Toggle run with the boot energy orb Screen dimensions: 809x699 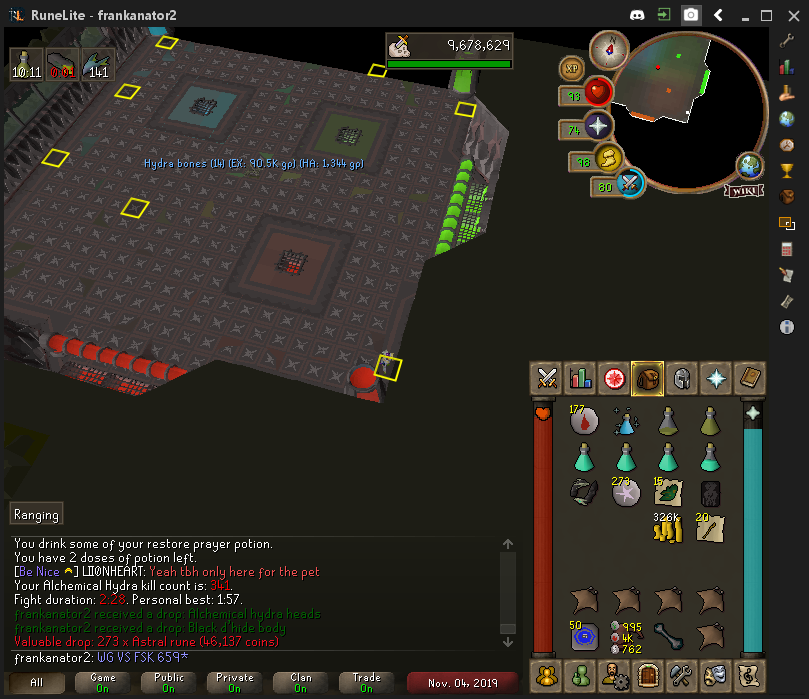click(x=609, y=158)
